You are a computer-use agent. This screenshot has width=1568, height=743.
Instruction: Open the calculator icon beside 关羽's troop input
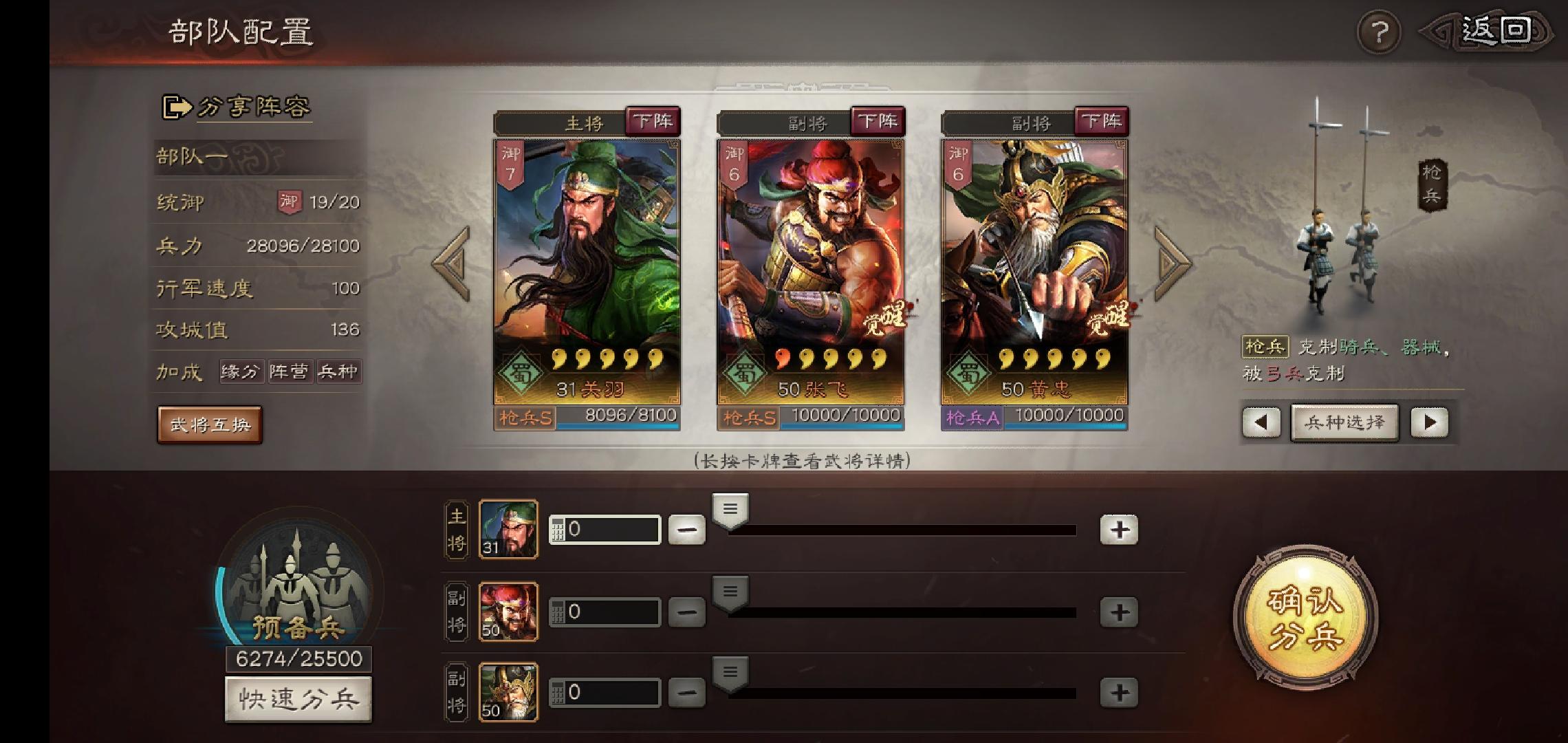tap(557, 528)
